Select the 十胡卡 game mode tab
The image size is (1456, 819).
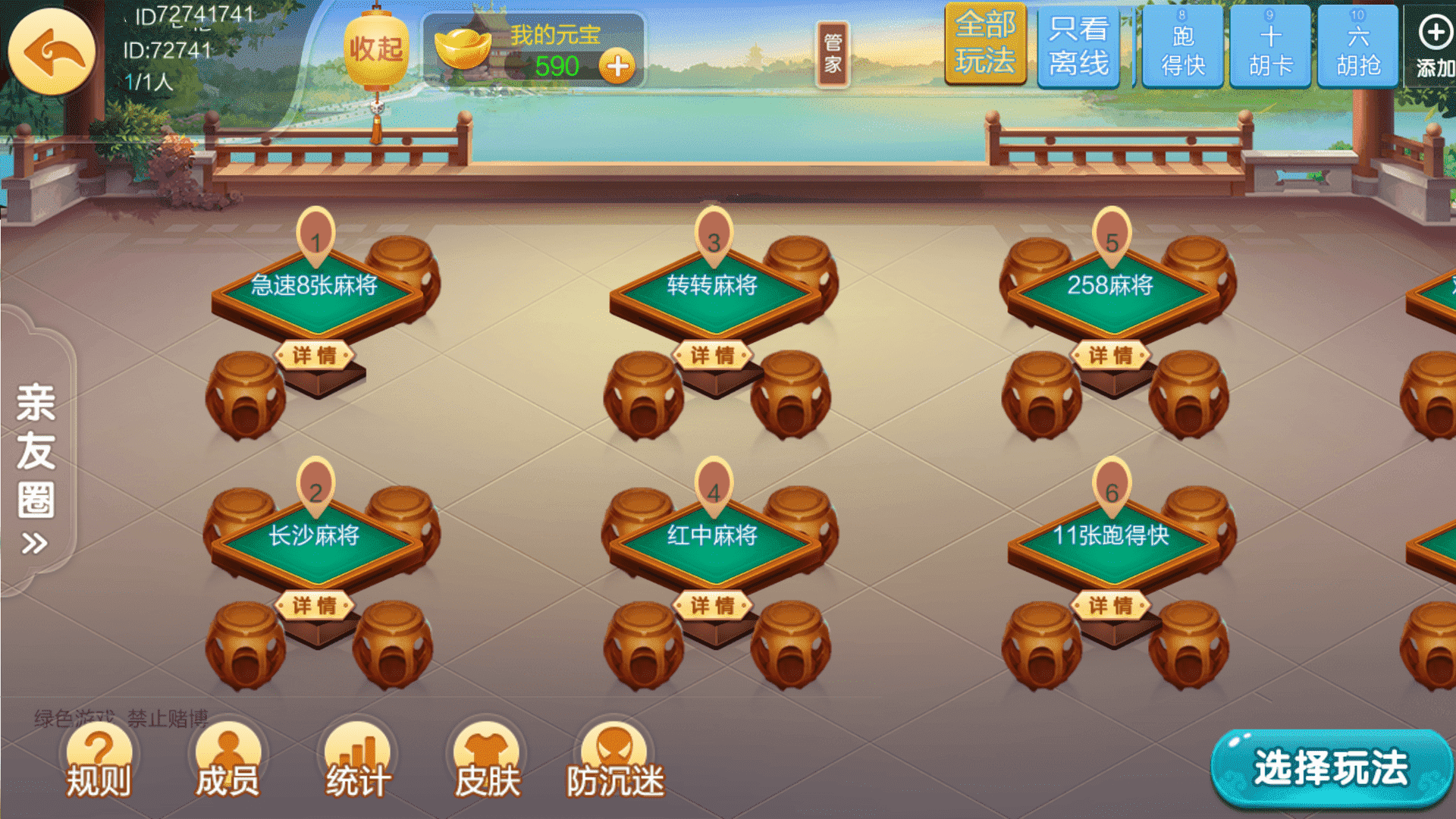[x=1270, y=47]
